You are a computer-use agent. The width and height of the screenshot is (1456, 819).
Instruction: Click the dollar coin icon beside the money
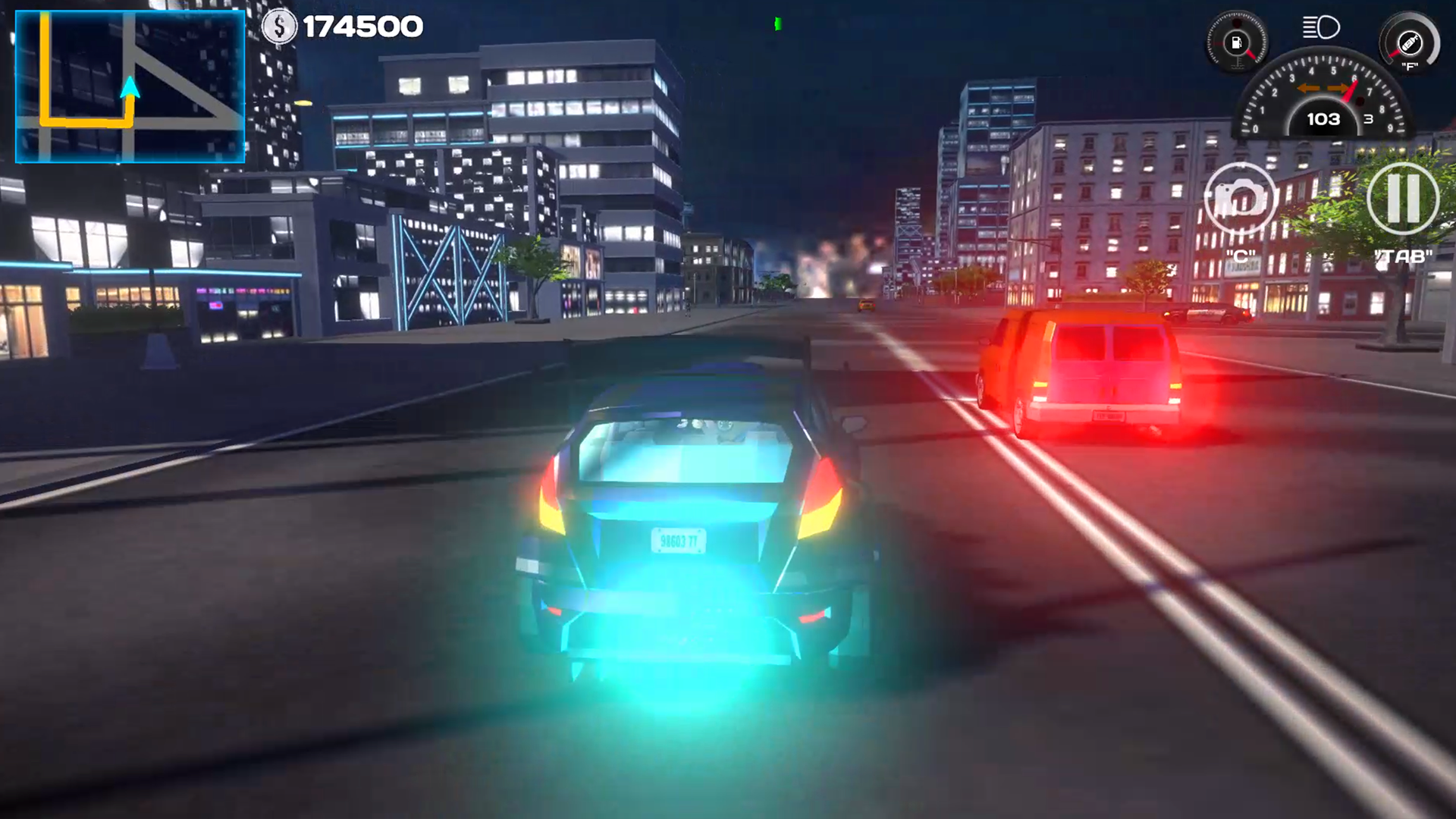(279, 25)
